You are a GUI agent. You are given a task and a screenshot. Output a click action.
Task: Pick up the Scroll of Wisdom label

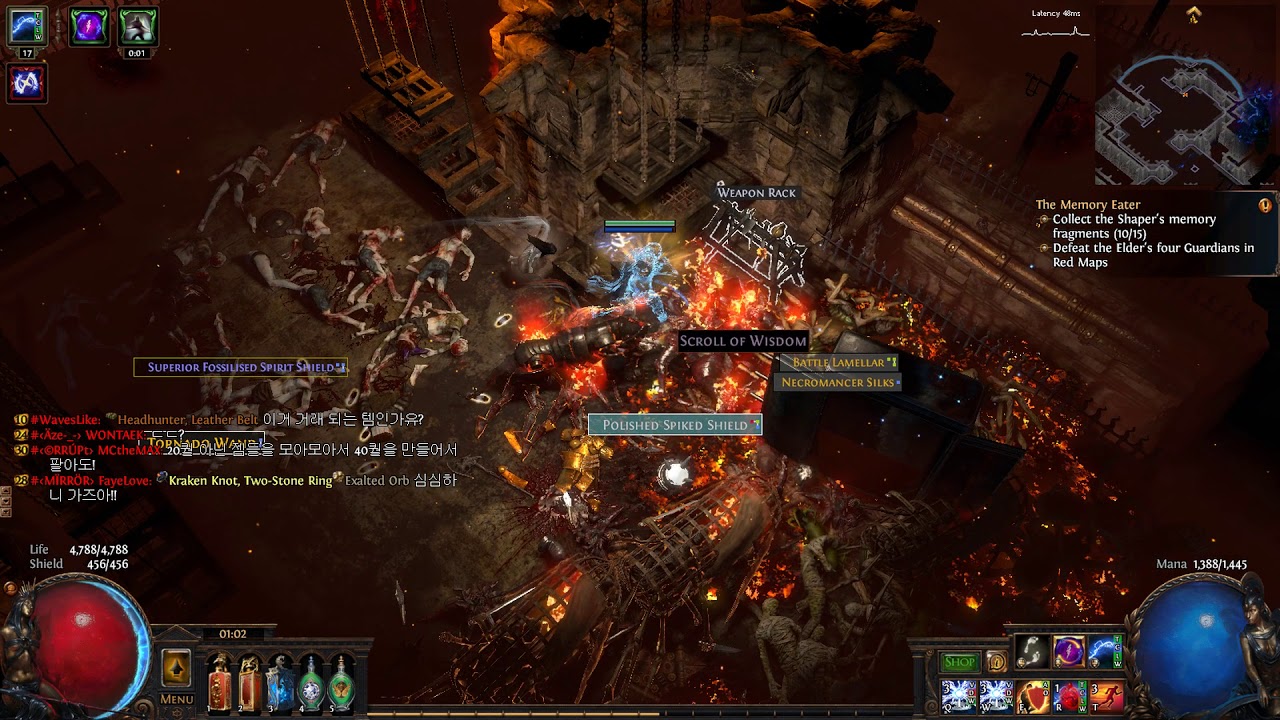tap(743, 341)
